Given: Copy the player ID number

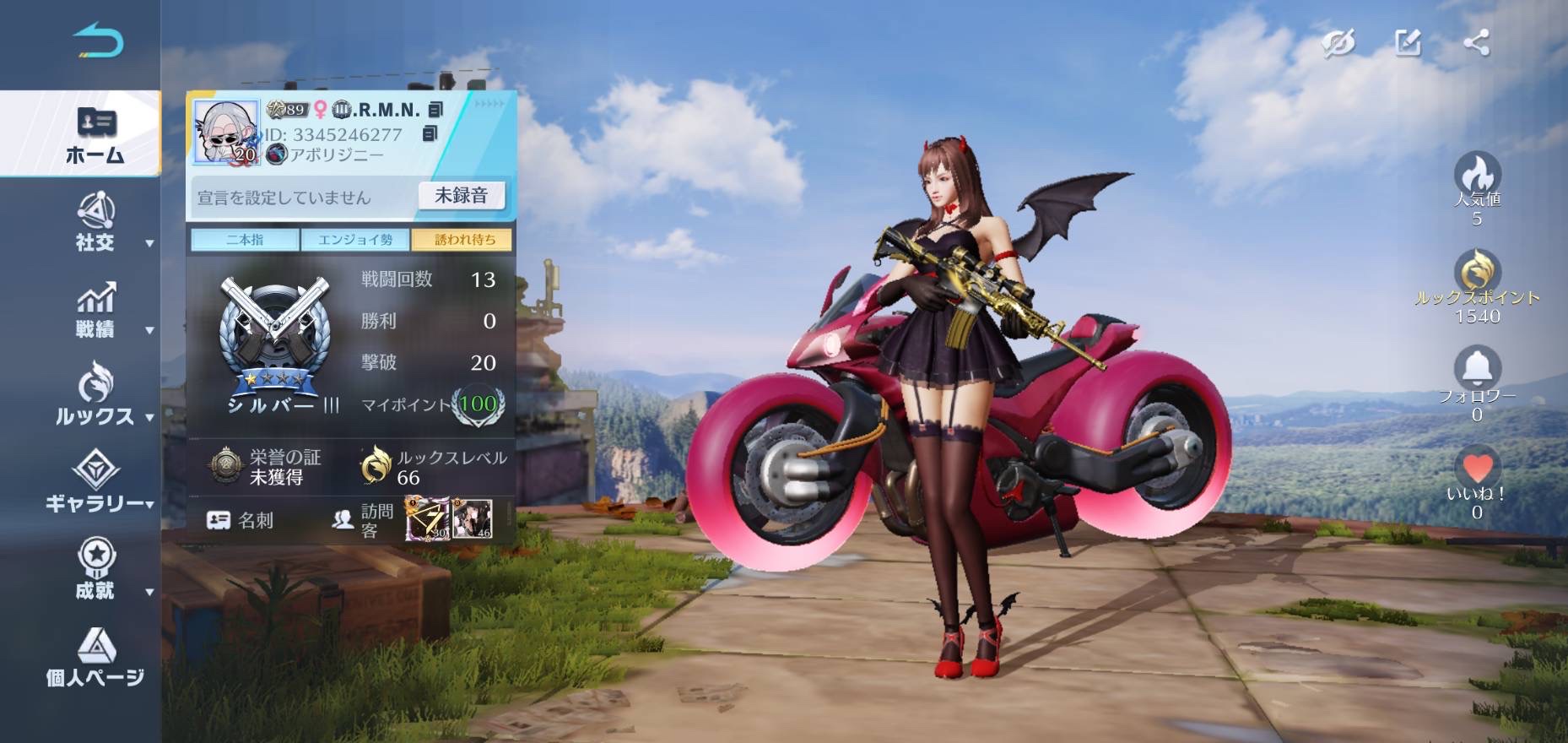Looking at the screenshot, I should [x=430, y=134].
